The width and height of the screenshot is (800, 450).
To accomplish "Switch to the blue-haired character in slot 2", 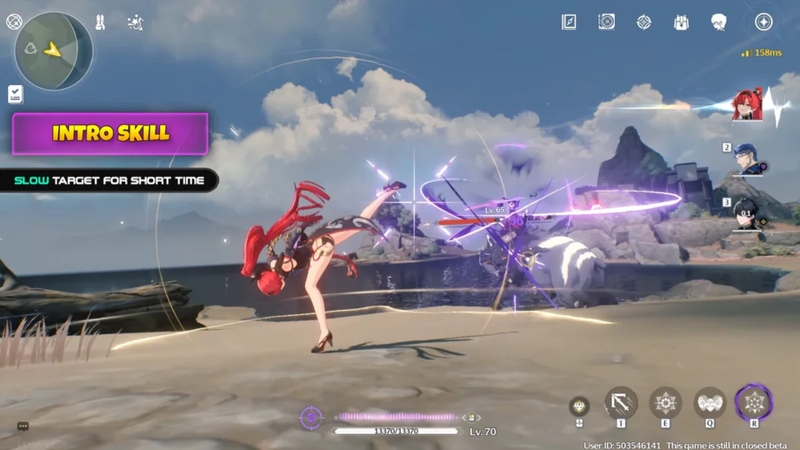I will coord(748,160).
